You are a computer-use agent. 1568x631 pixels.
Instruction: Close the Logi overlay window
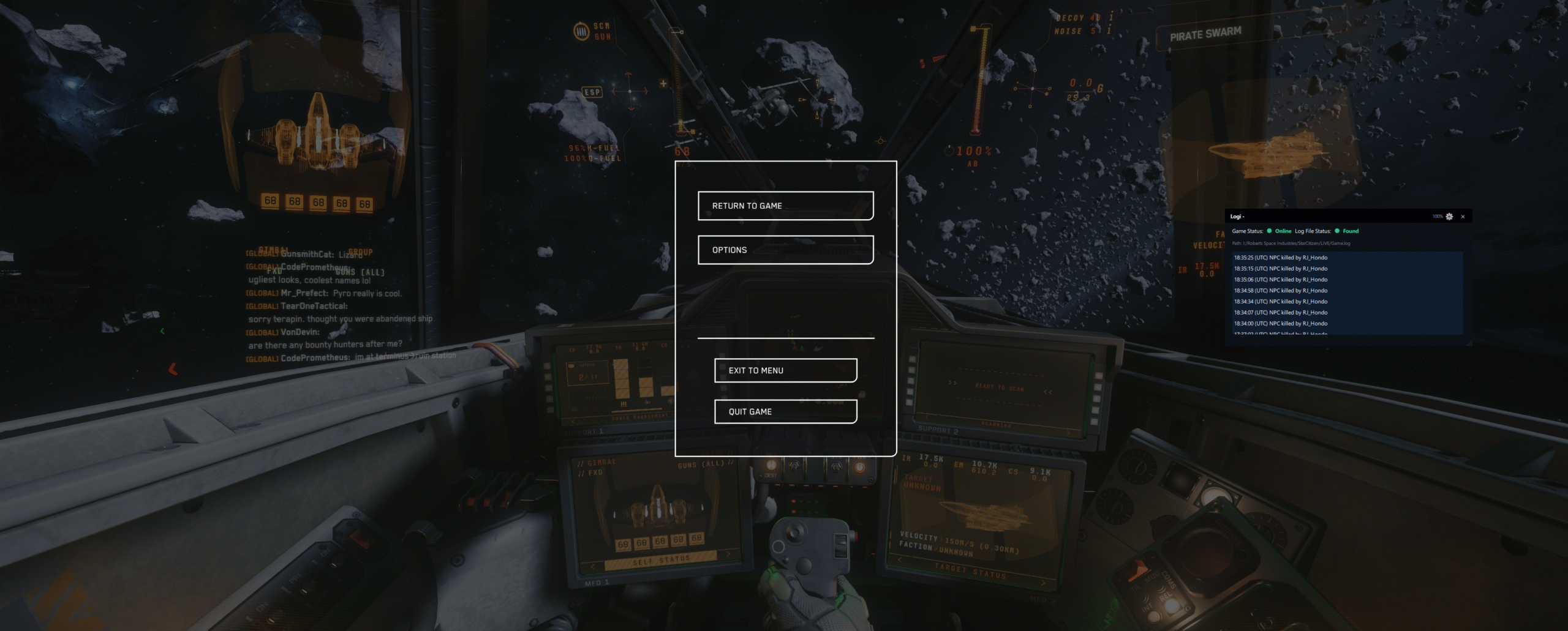(x=1463, y=217)
